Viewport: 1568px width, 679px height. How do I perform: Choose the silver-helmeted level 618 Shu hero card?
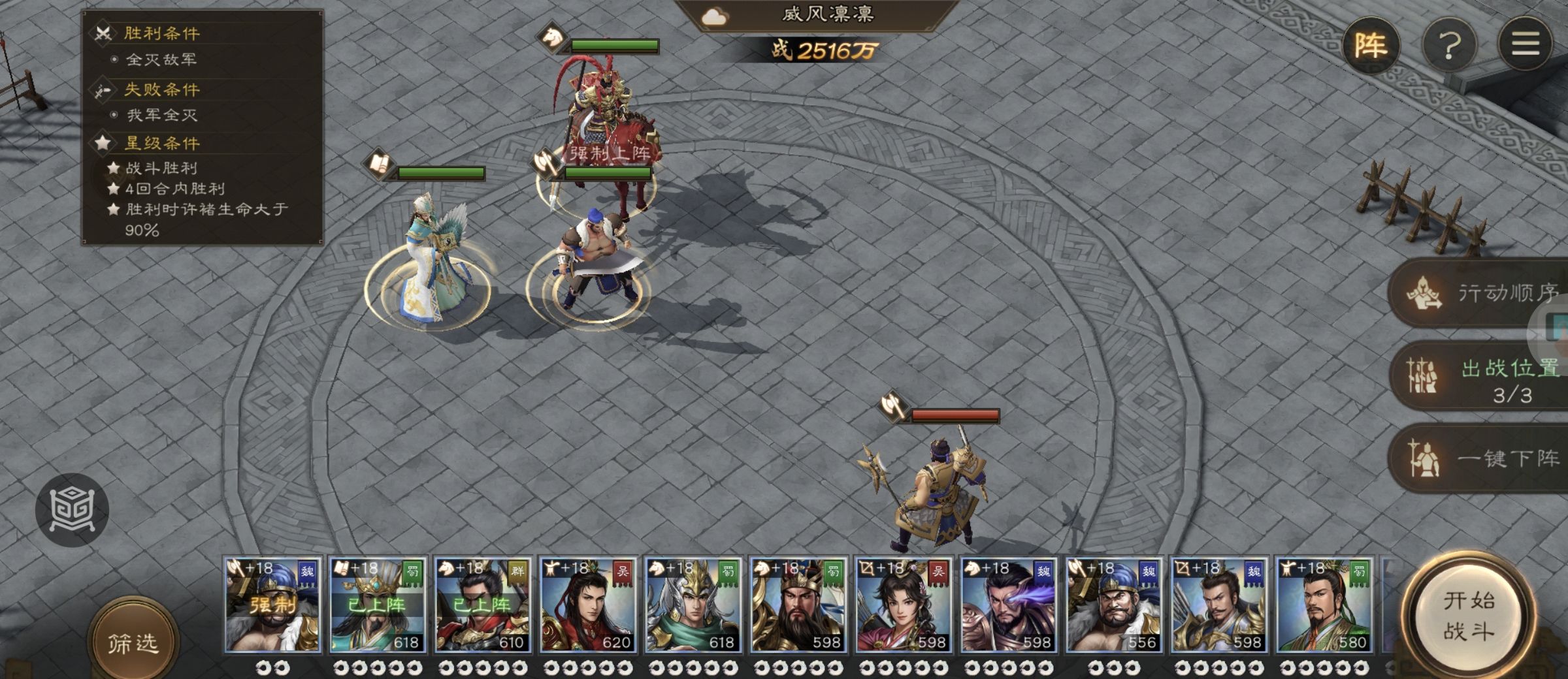[x=693, y=605]
